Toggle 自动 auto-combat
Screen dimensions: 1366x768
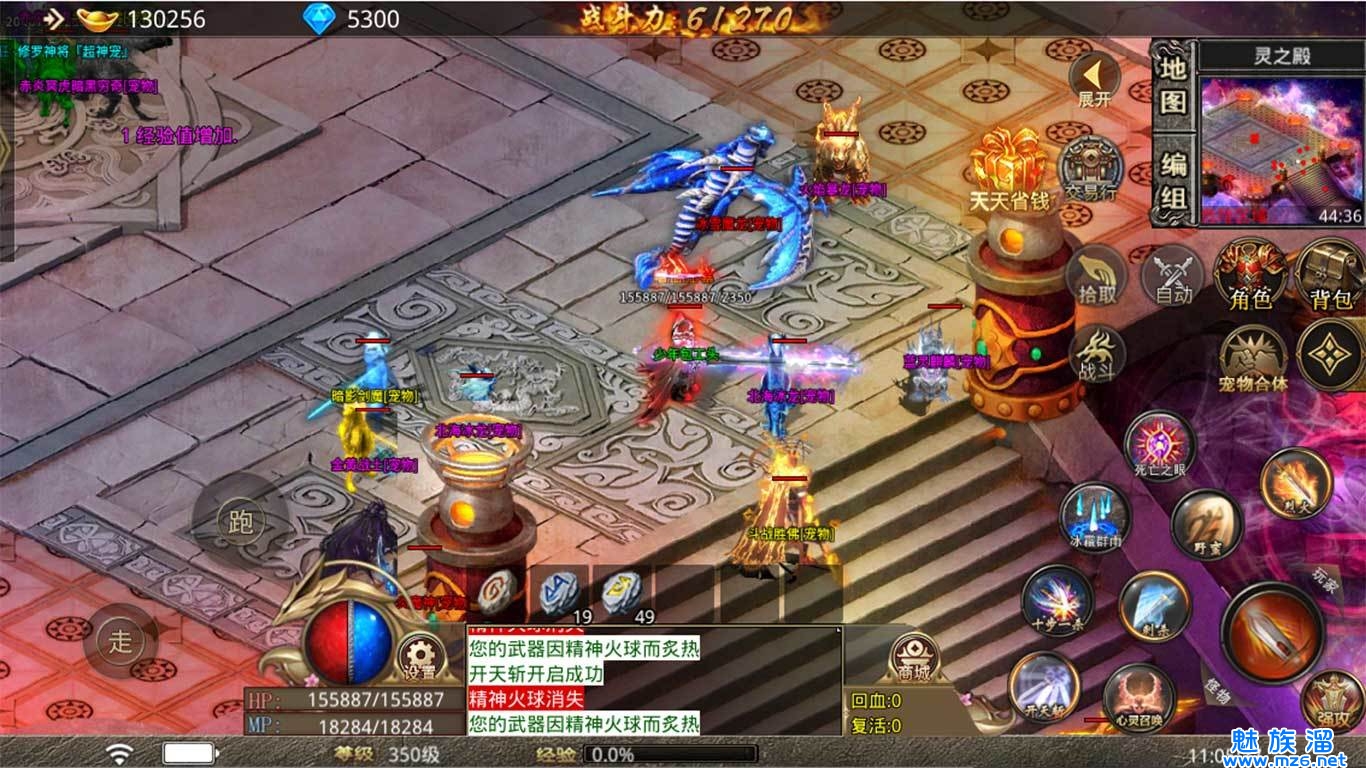click(1174, 276)
